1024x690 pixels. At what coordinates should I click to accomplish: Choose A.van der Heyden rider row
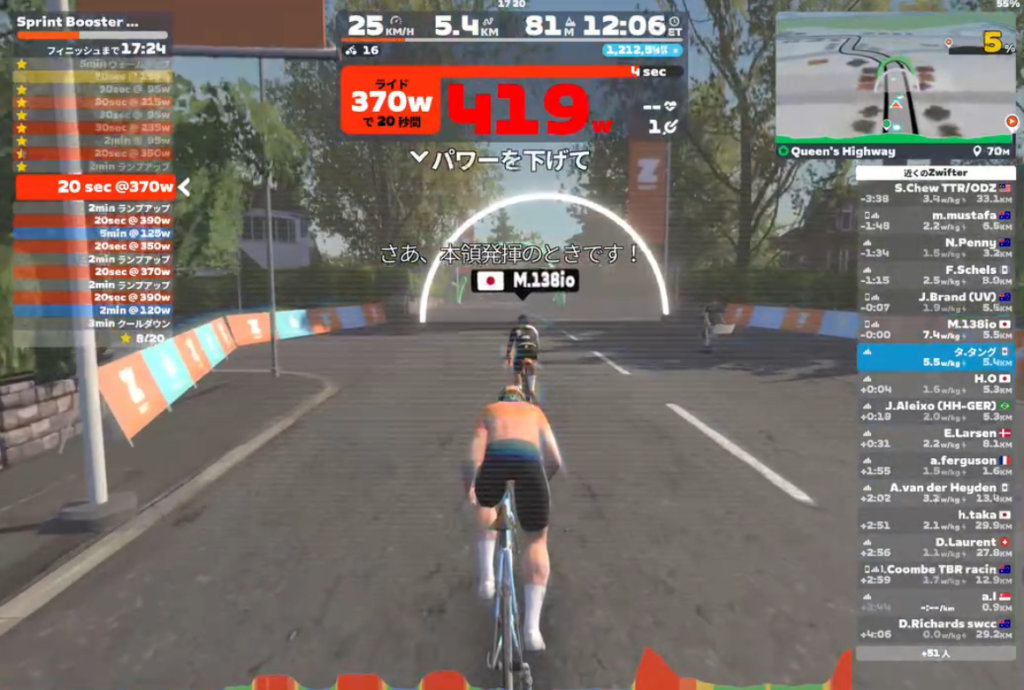(x=935, y=492)
